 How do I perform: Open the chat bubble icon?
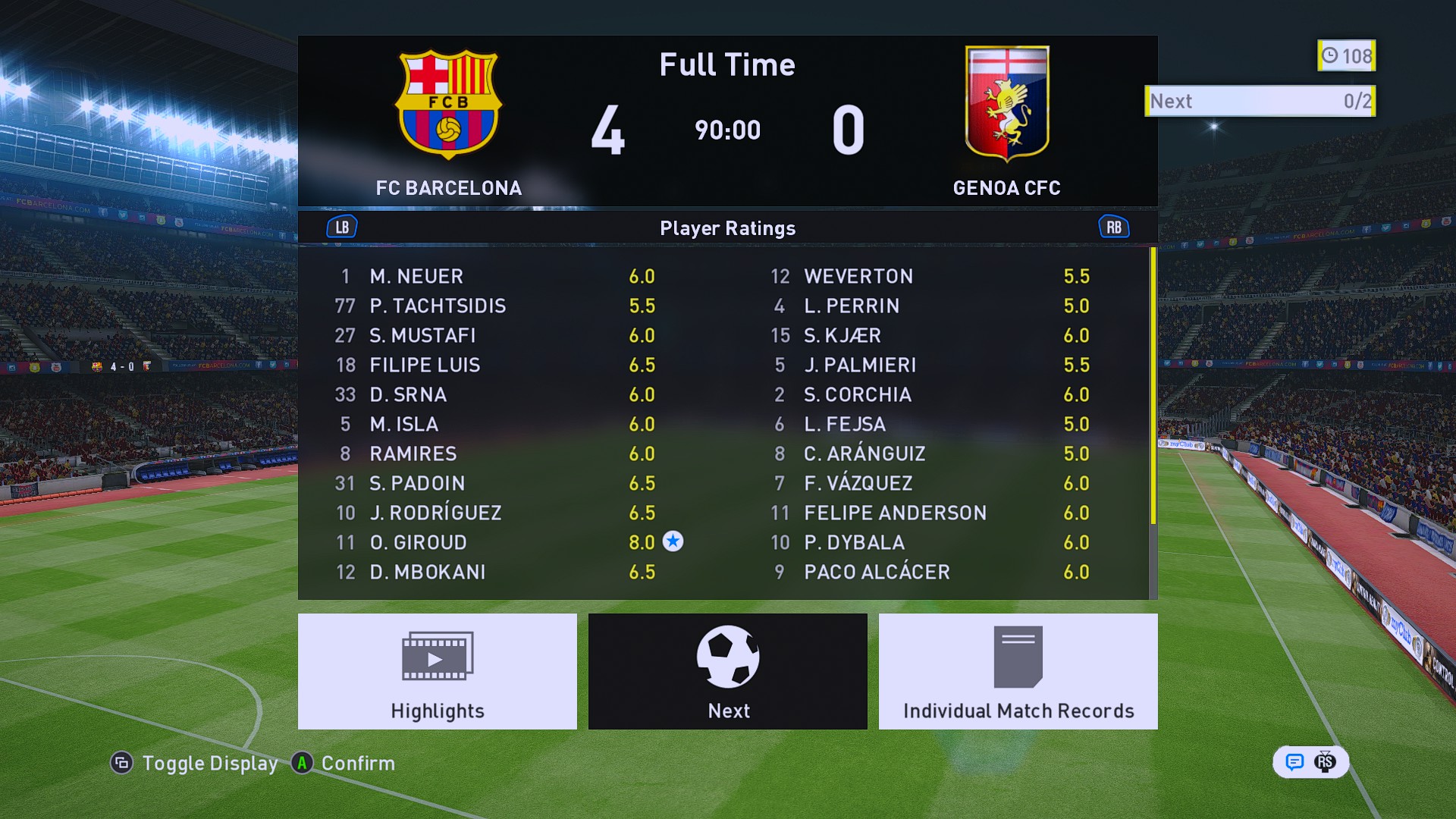point(1294,762)
